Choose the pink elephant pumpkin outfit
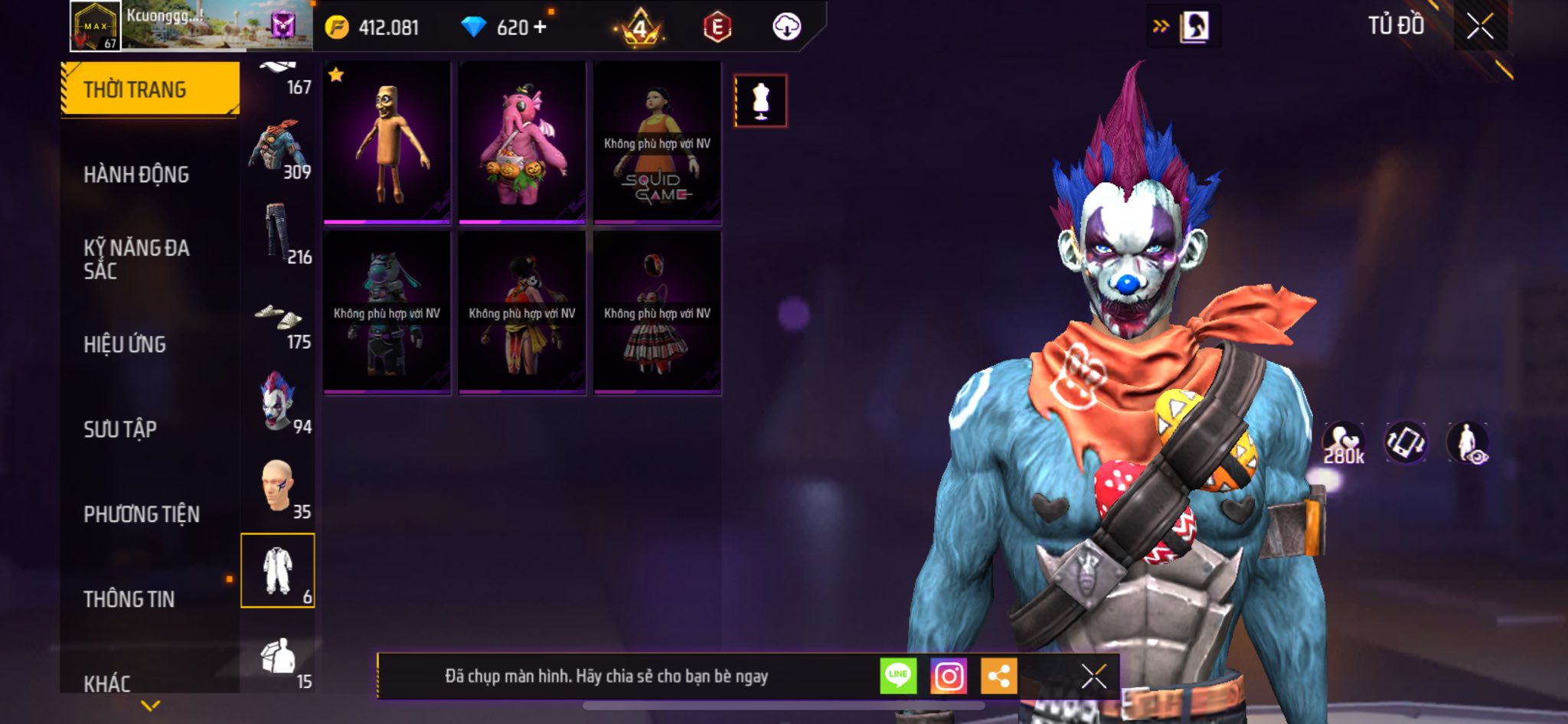Viewport: 1568px width, 724px height. point(522,143)
